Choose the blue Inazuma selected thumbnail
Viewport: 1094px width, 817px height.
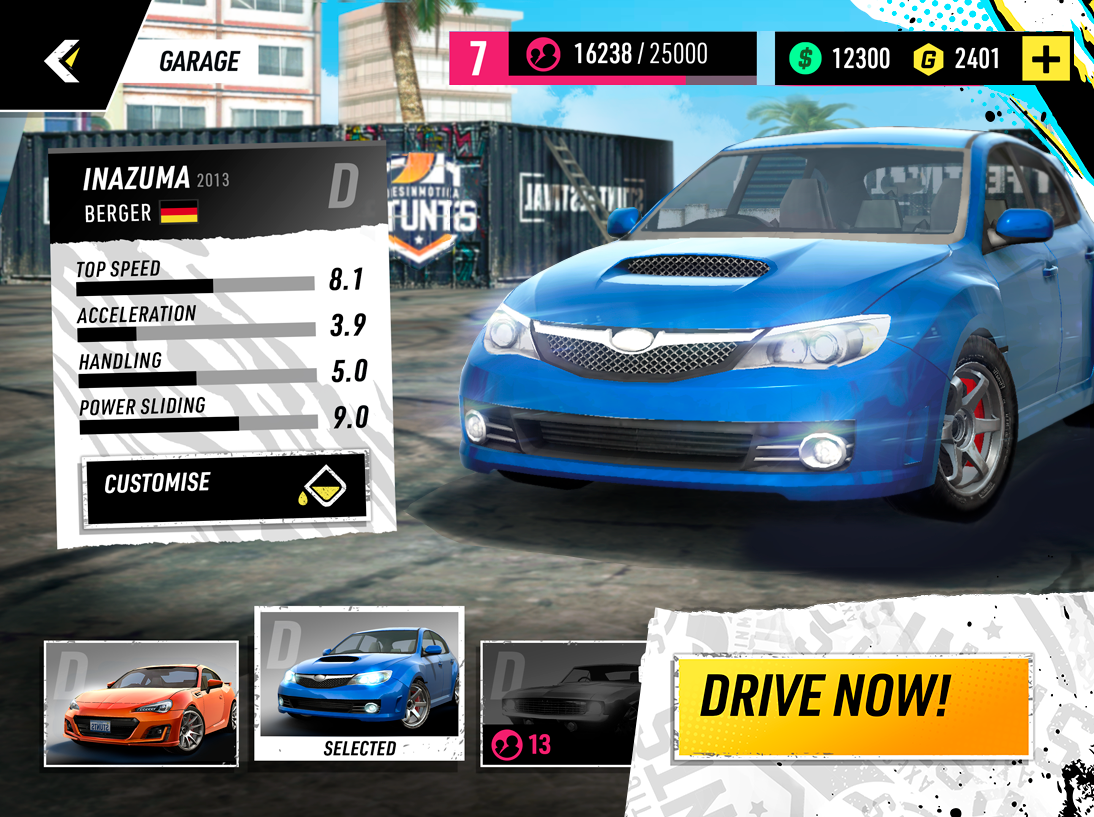pyautogui.click(x=359, y=684)
